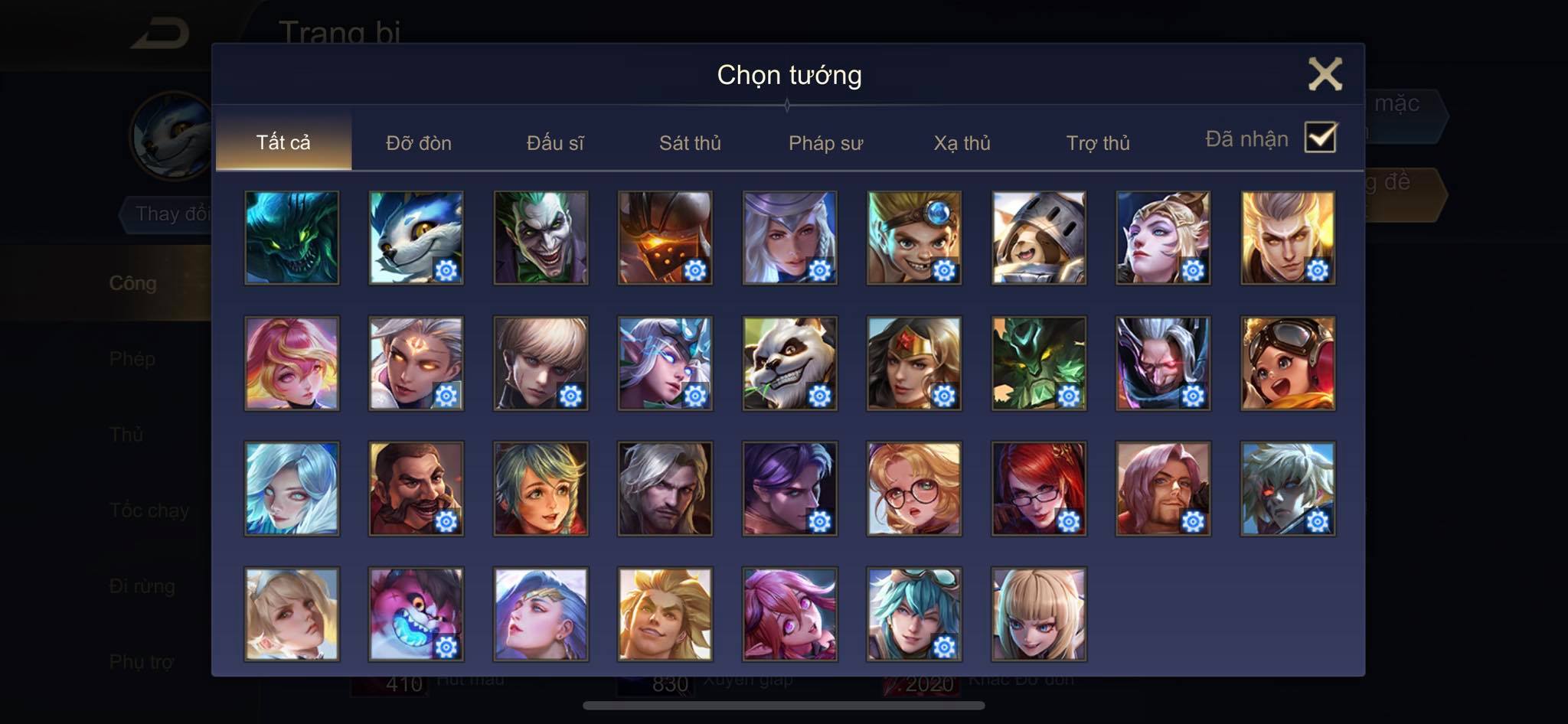Choose the girl with aviator goggles portrait
This screenshot has width=1568, height=724.
tap(1288, 364)
